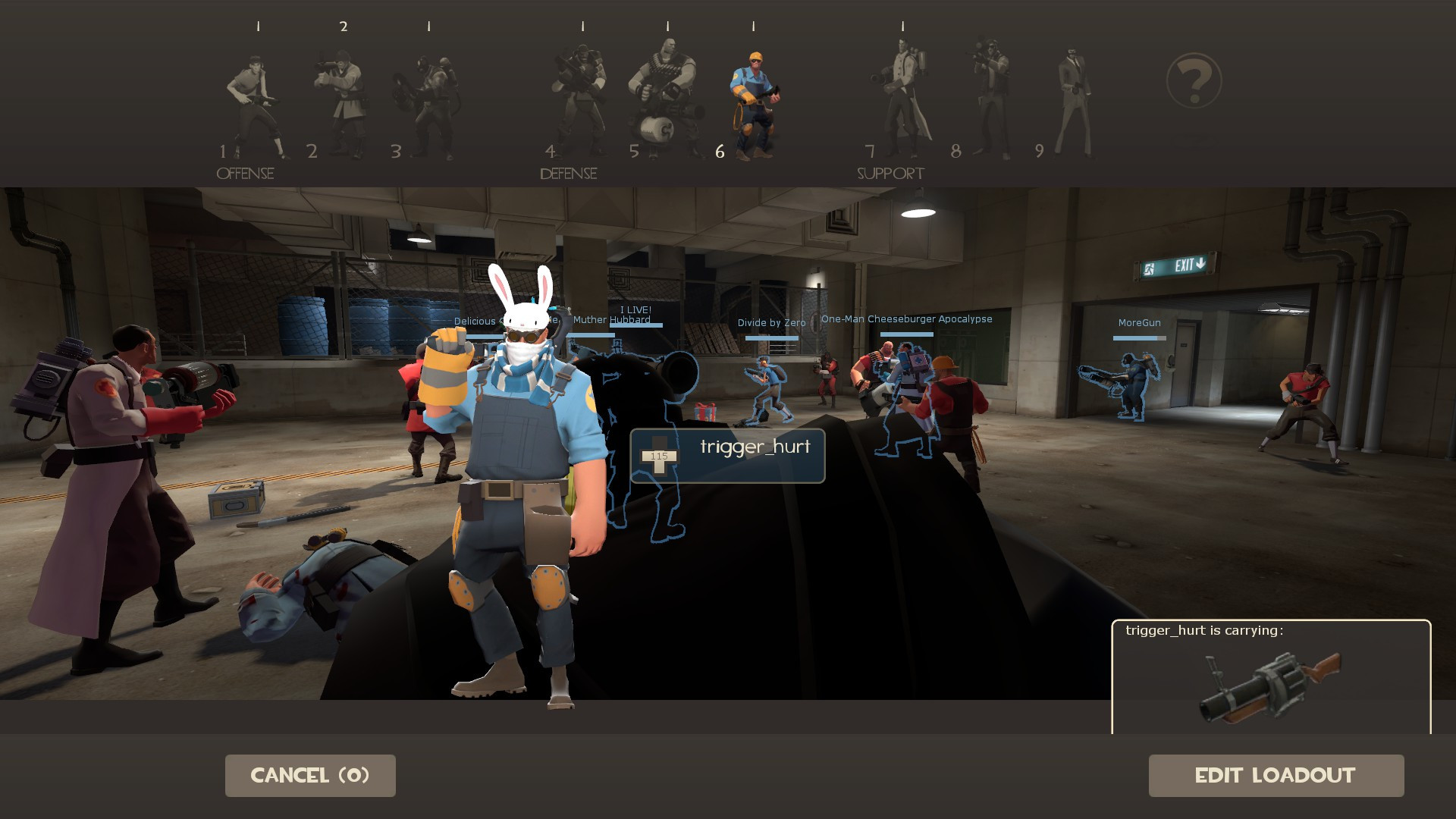Click the DEFENSE category label
Screen dimensions: 1456x819
[567, 174]
